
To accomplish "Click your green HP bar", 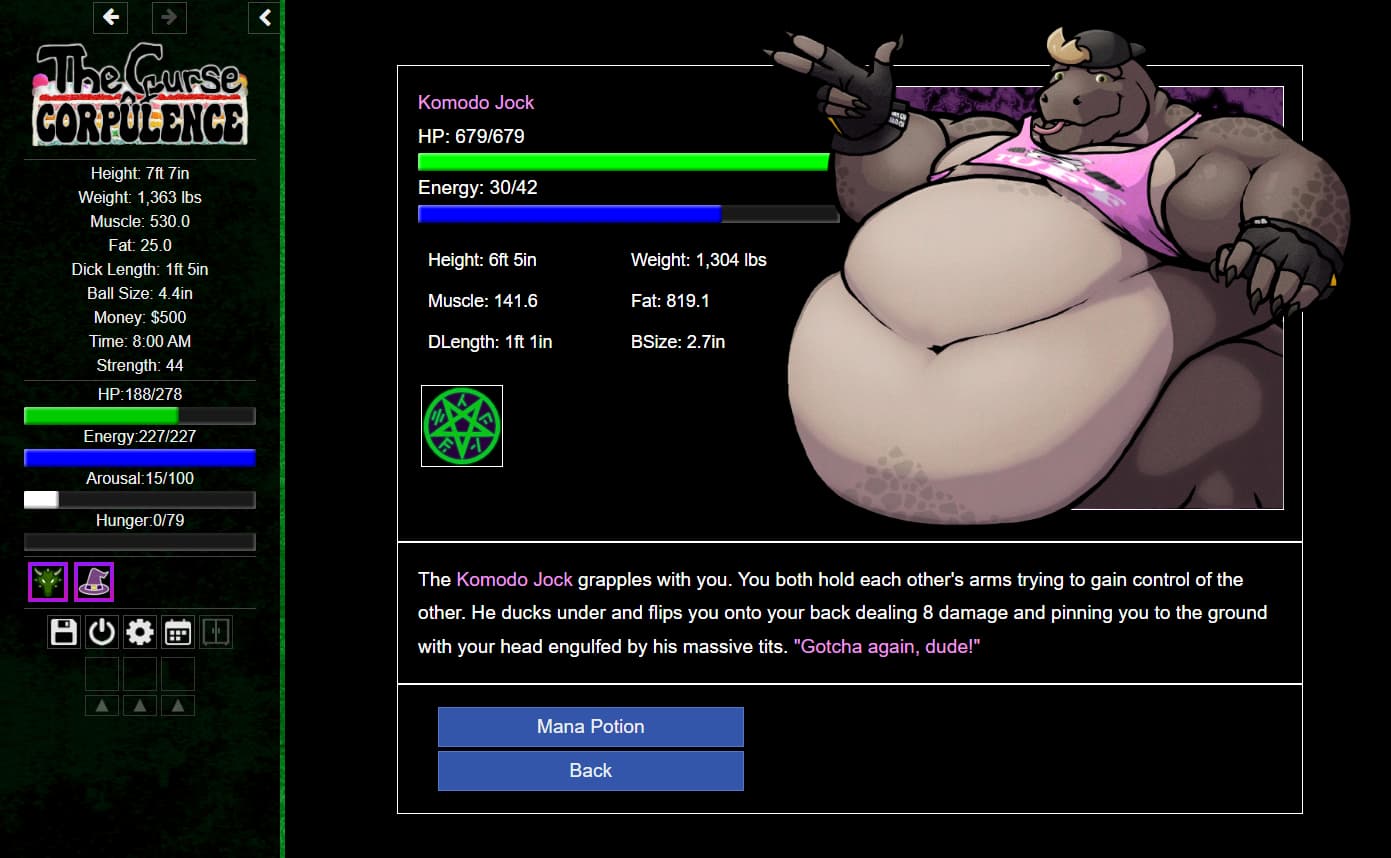I will tap(139, 416).
